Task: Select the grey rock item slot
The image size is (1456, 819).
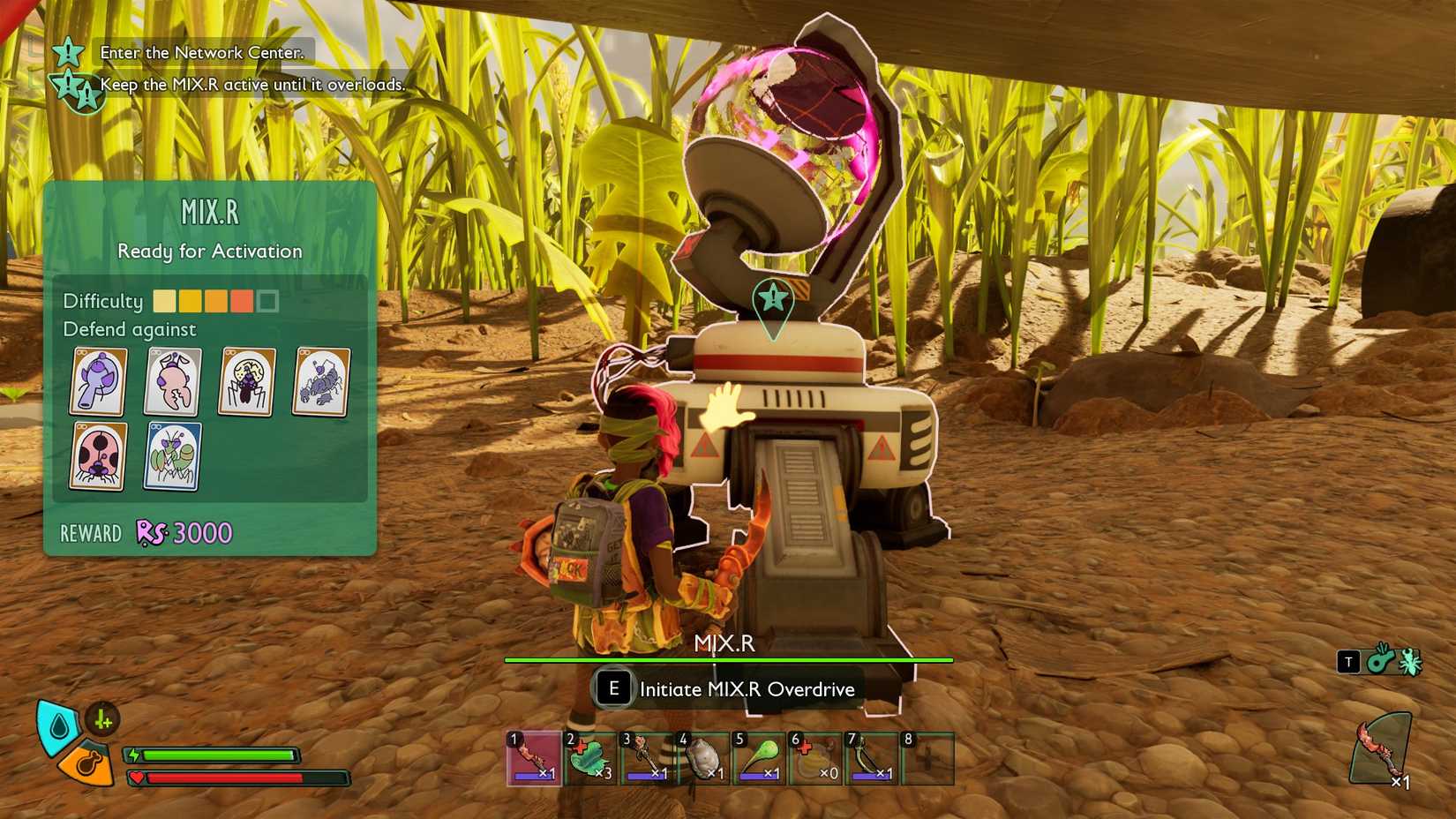Action: pos(703,758)
